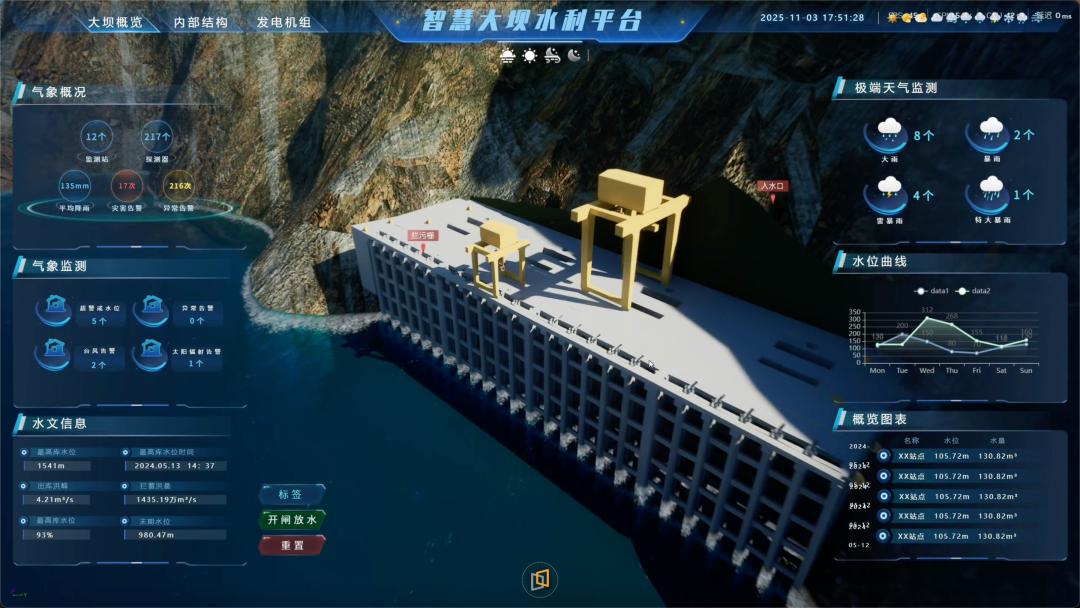Open the 内部结构 tab
Screen dimensions: 1080x608
[x=200, y=22]
